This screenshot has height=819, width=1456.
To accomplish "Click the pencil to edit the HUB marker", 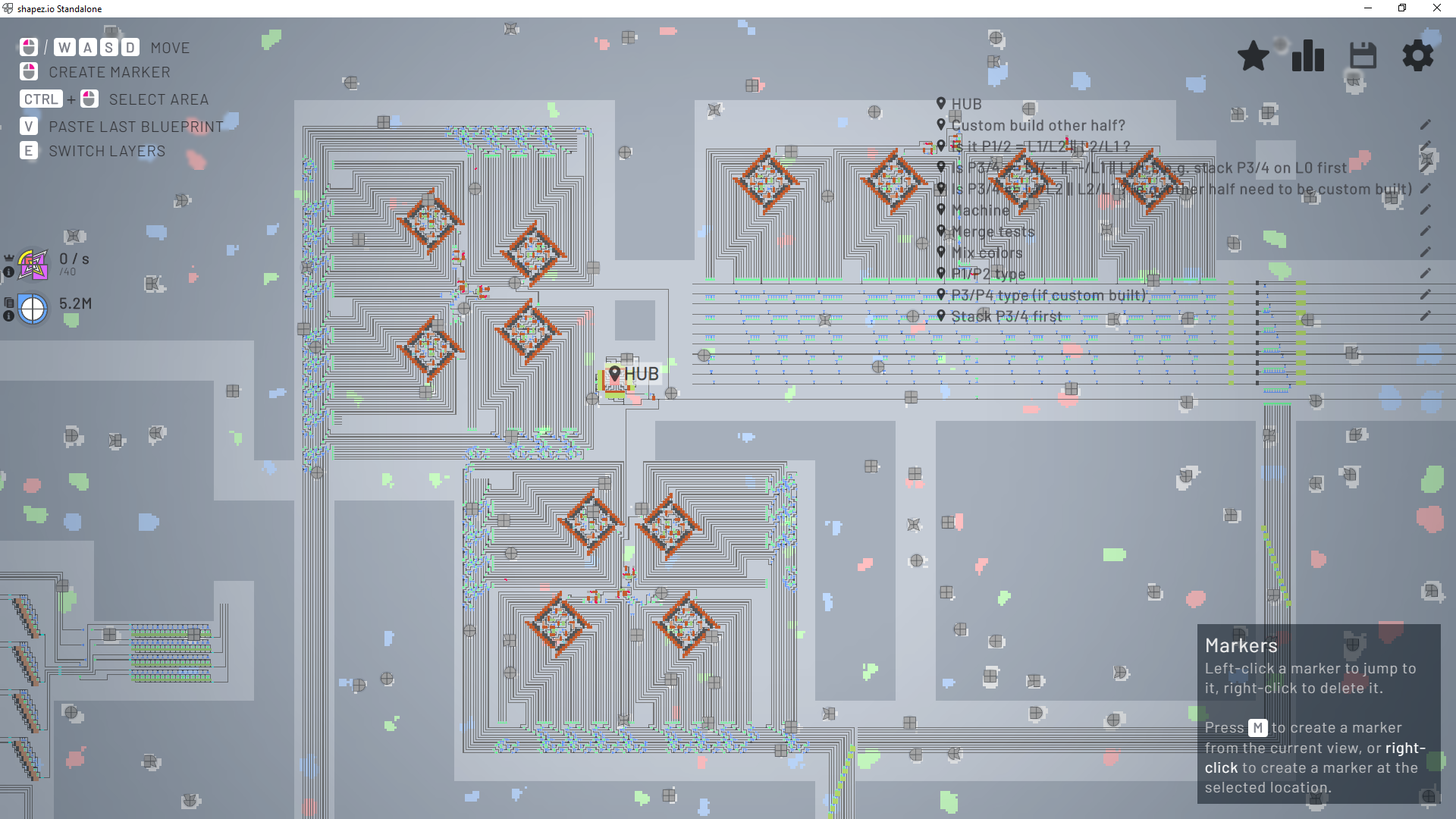I will click(1426, 104).
